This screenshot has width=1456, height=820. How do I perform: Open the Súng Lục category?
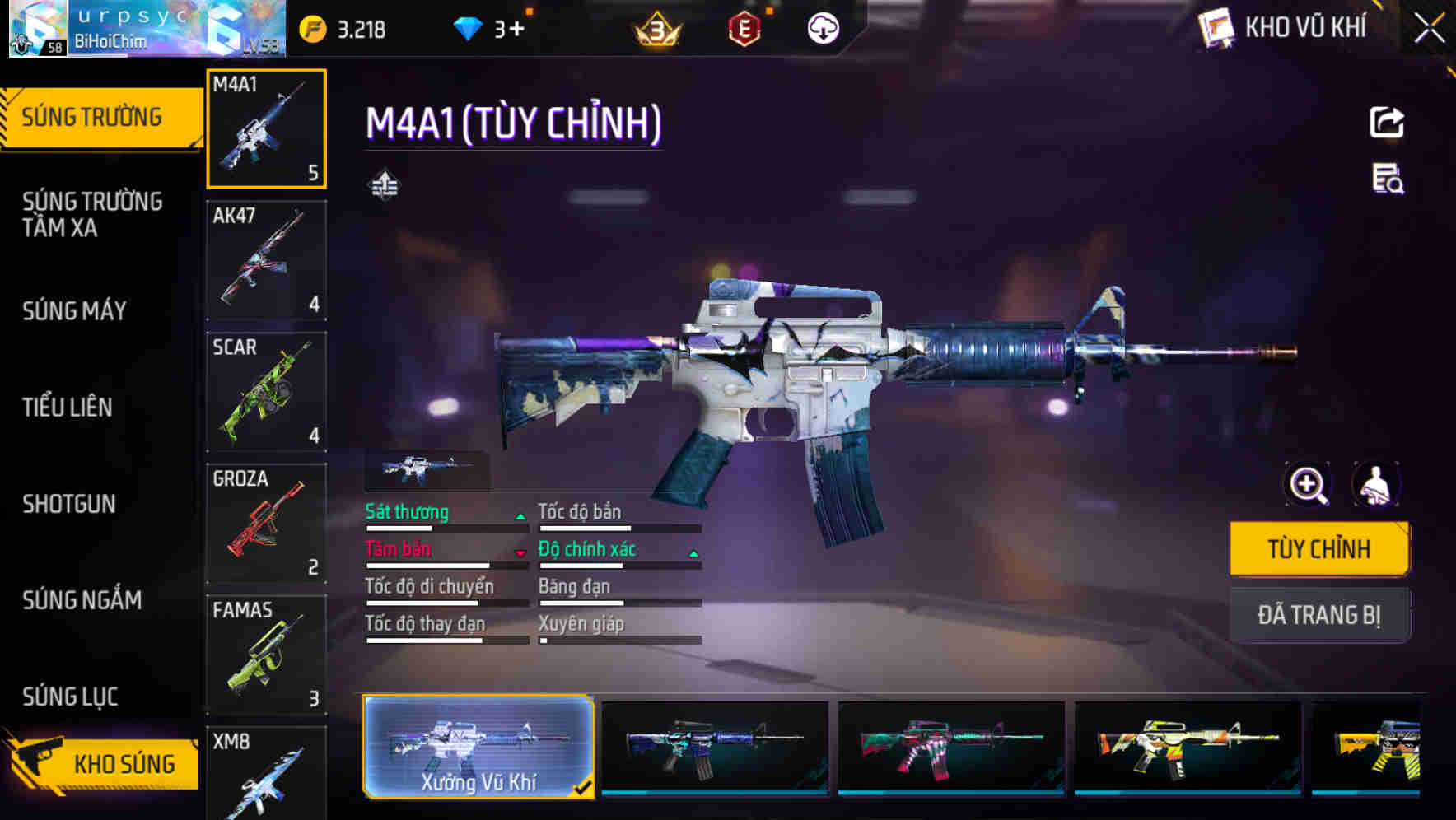[70, 697]
